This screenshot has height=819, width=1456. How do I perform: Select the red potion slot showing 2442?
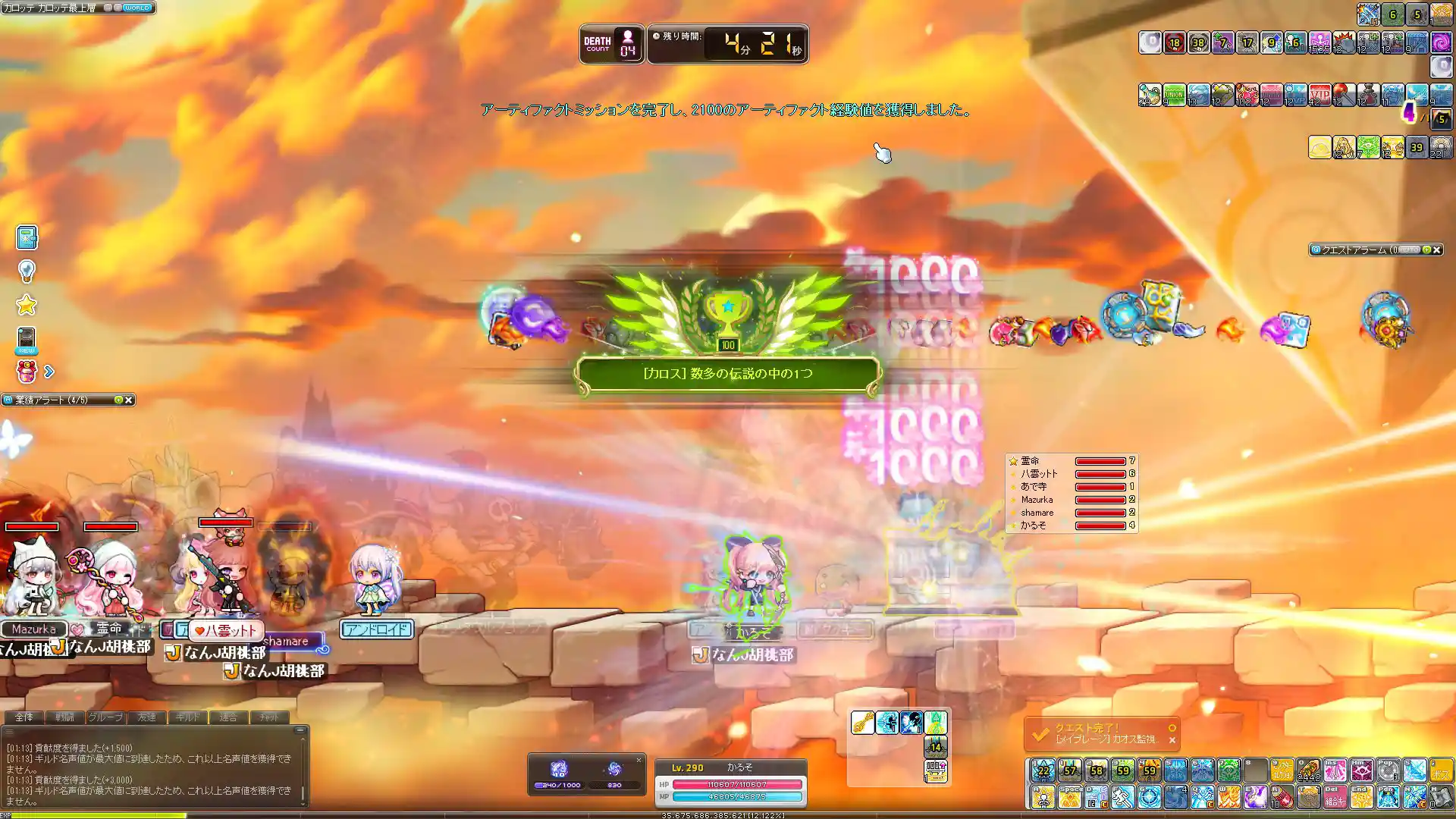(1308, 770)
